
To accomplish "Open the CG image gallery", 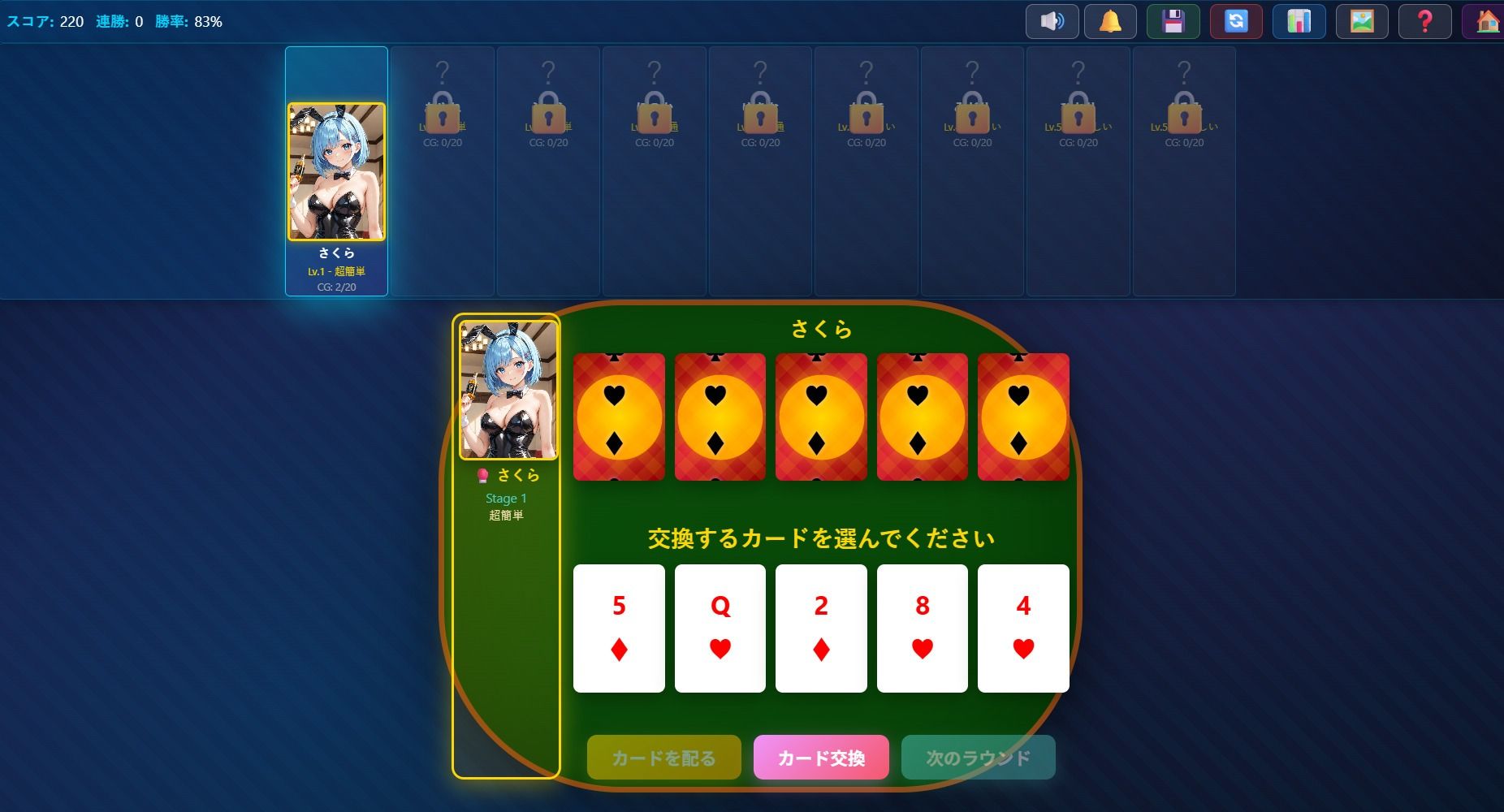I will (1362, 20).
